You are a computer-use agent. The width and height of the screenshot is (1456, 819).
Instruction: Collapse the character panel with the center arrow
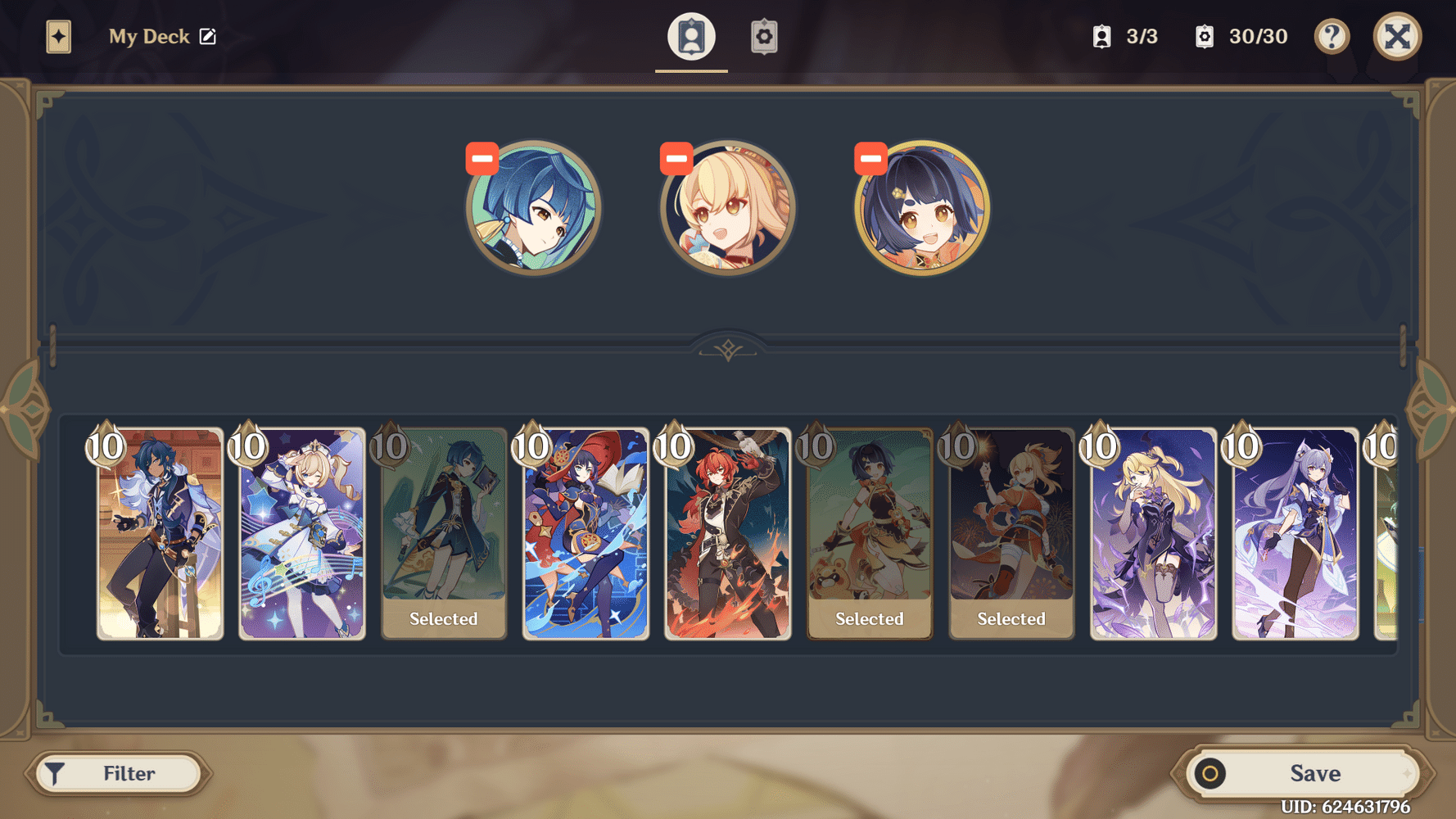727,348
